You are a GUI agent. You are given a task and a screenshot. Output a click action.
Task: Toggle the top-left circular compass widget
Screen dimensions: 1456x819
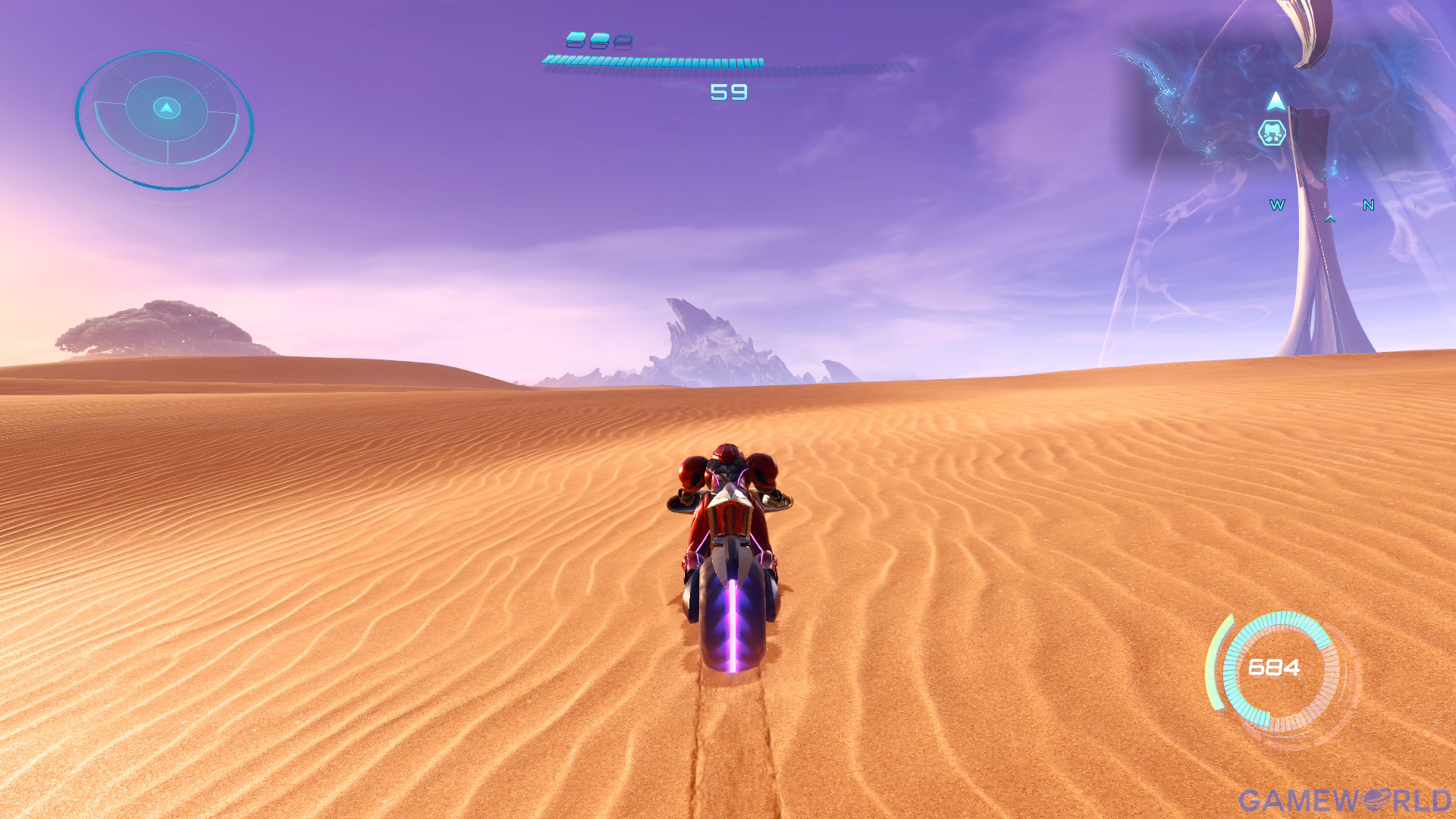pos(165,118)
